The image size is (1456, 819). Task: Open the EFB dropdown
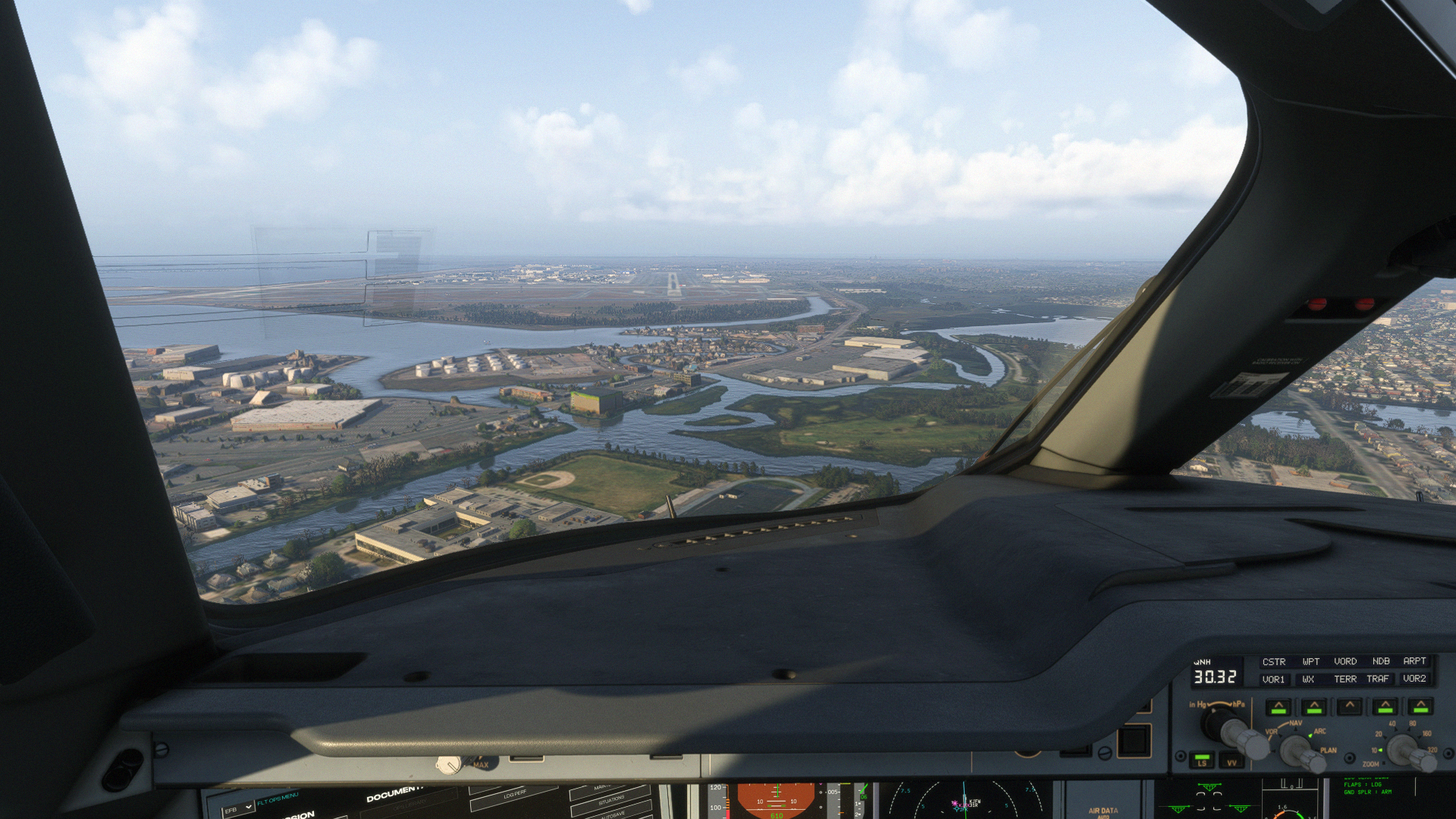(237, 809)
